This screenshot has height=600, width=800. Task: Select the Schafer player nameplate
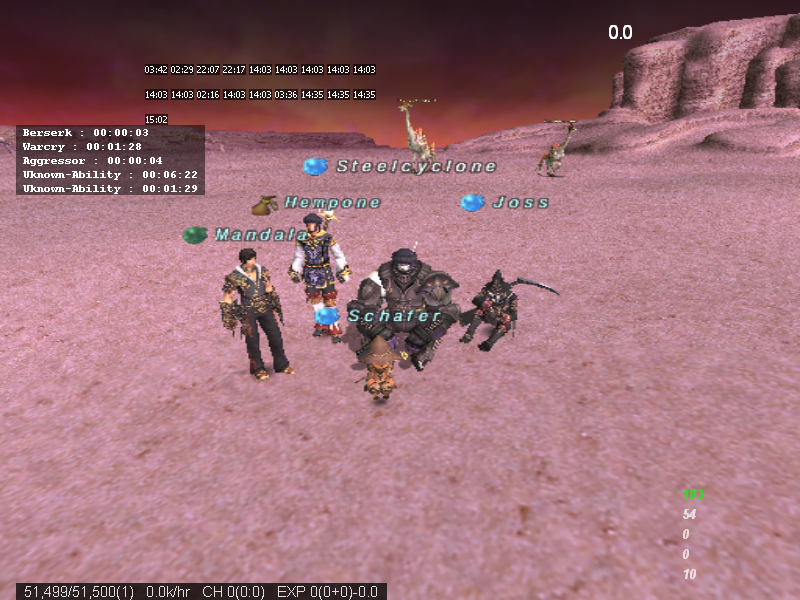coord(394,316)
